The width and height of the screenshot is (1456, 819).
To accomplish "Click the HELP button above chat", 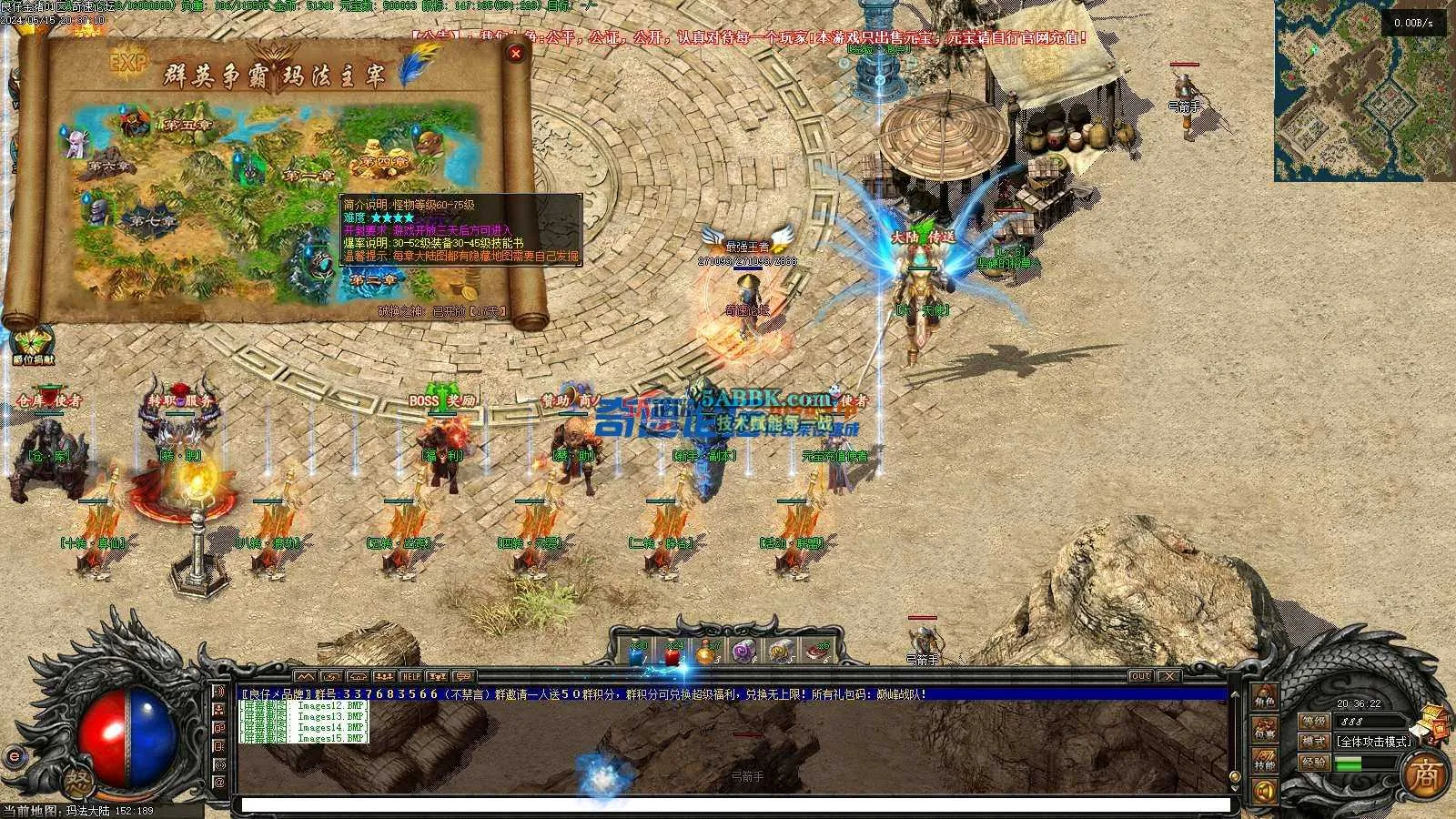I will [411, 677].
